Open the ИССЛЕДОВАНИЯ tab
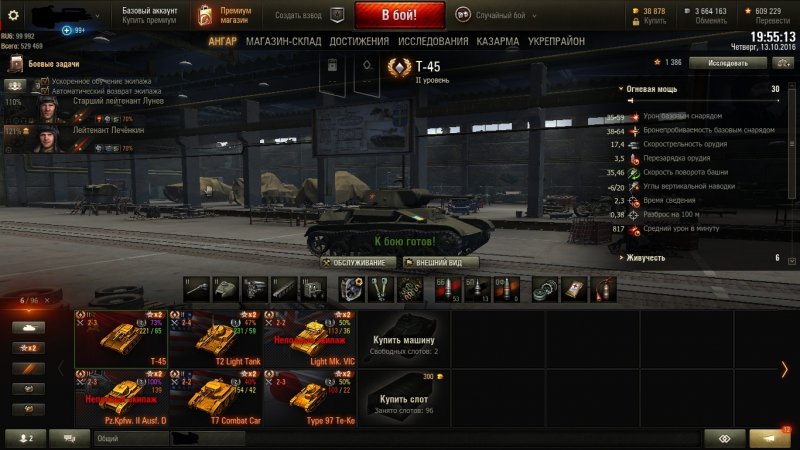Image resolution: width=800 pixels, height=450 pixels. pos(433,41)
